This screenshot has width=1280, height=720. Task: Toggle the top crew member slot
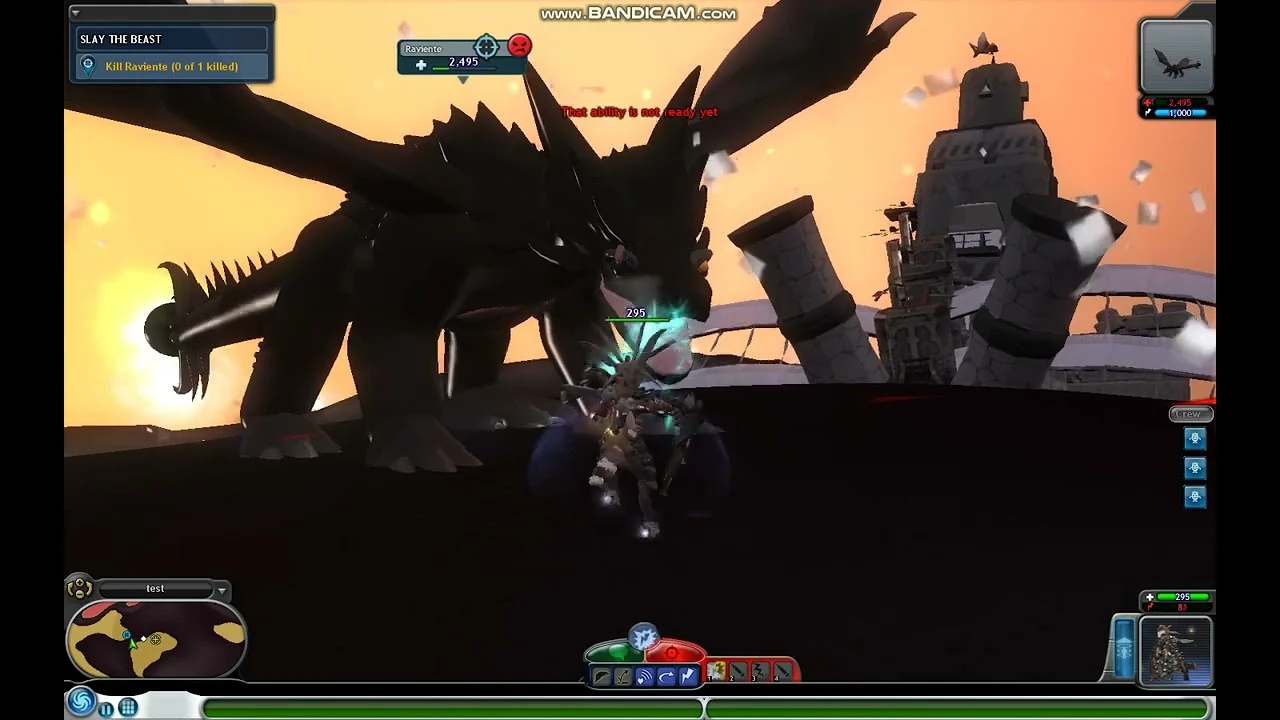pyautogui.click(x=1195, y=438)
